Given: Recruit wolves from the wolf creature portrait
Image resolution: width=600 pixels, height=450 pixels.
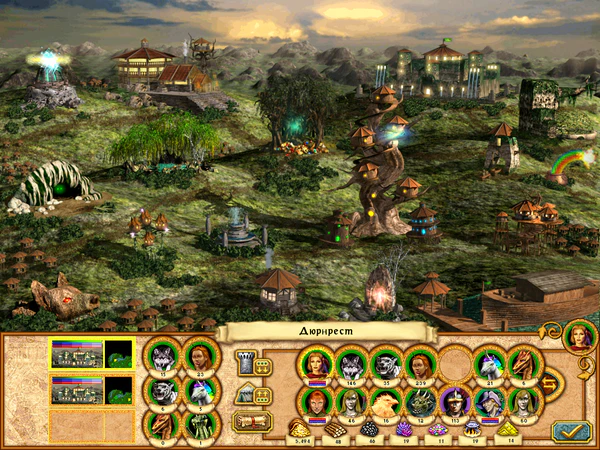Looking at the screenshot, I should (162, 356).
